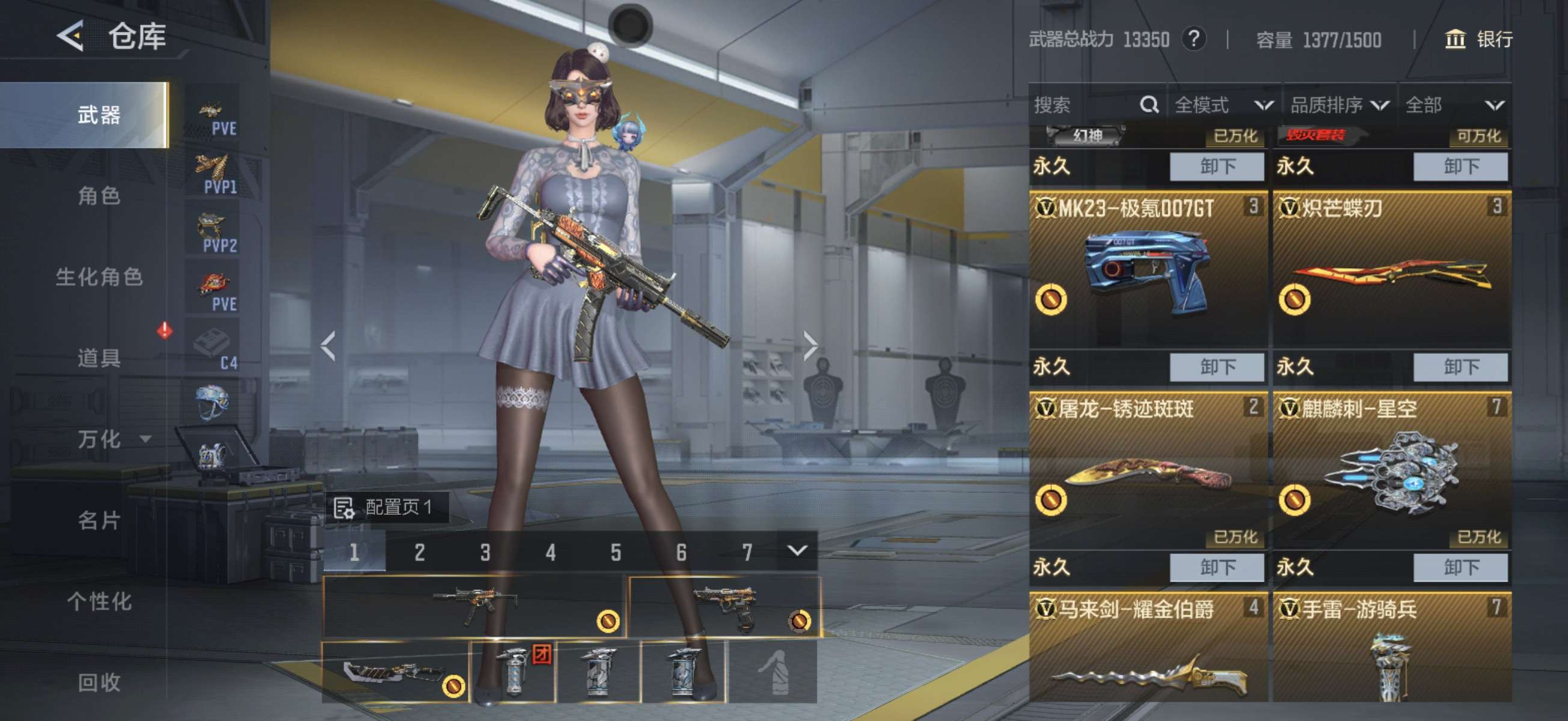The image size is (1568, 721).
Task: Switch to the 角色 category tab
Action: tap(99, 196)
